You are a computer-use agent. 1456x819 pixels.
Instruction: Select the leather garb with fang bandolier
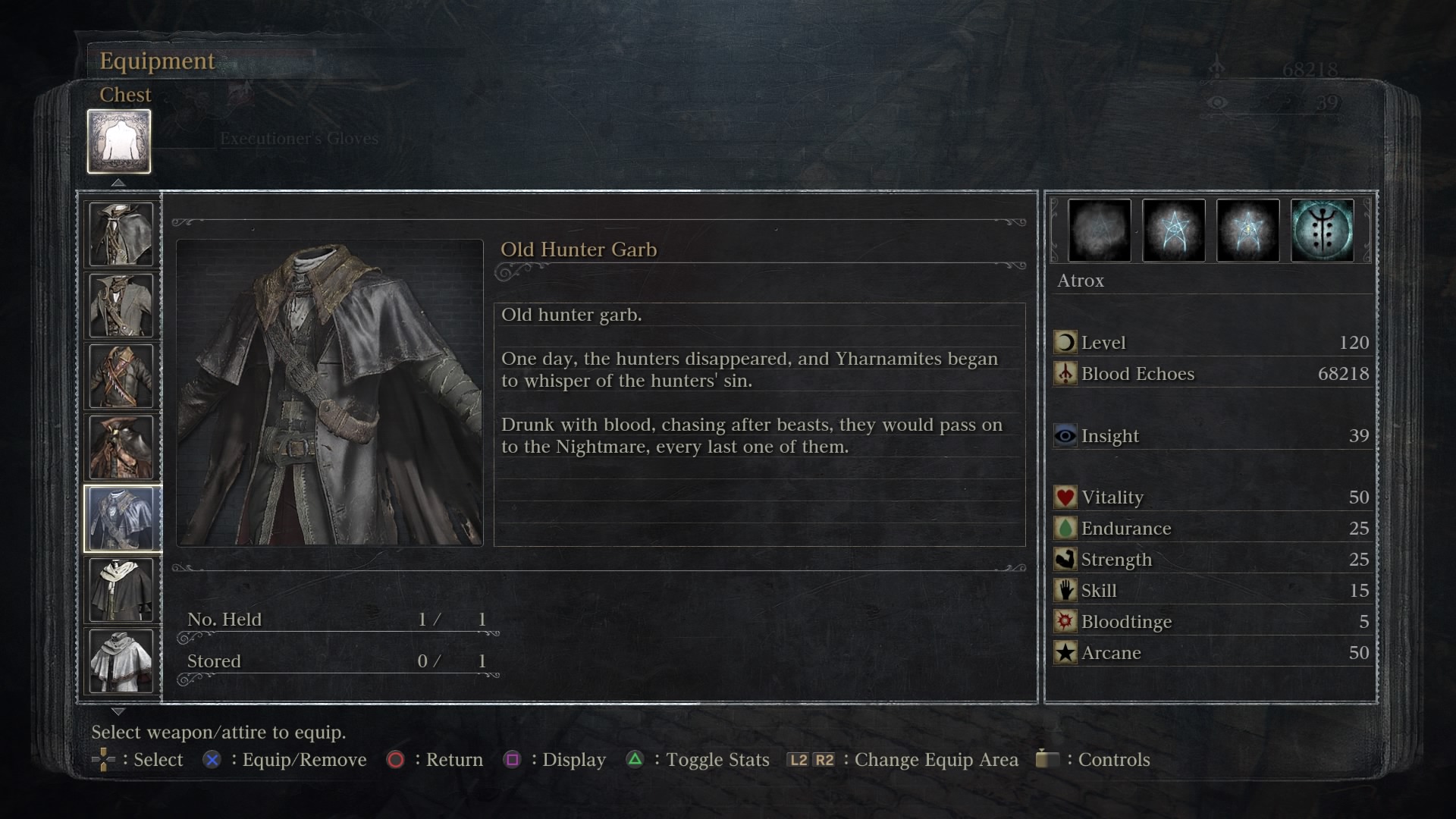[x=121, y=376]
